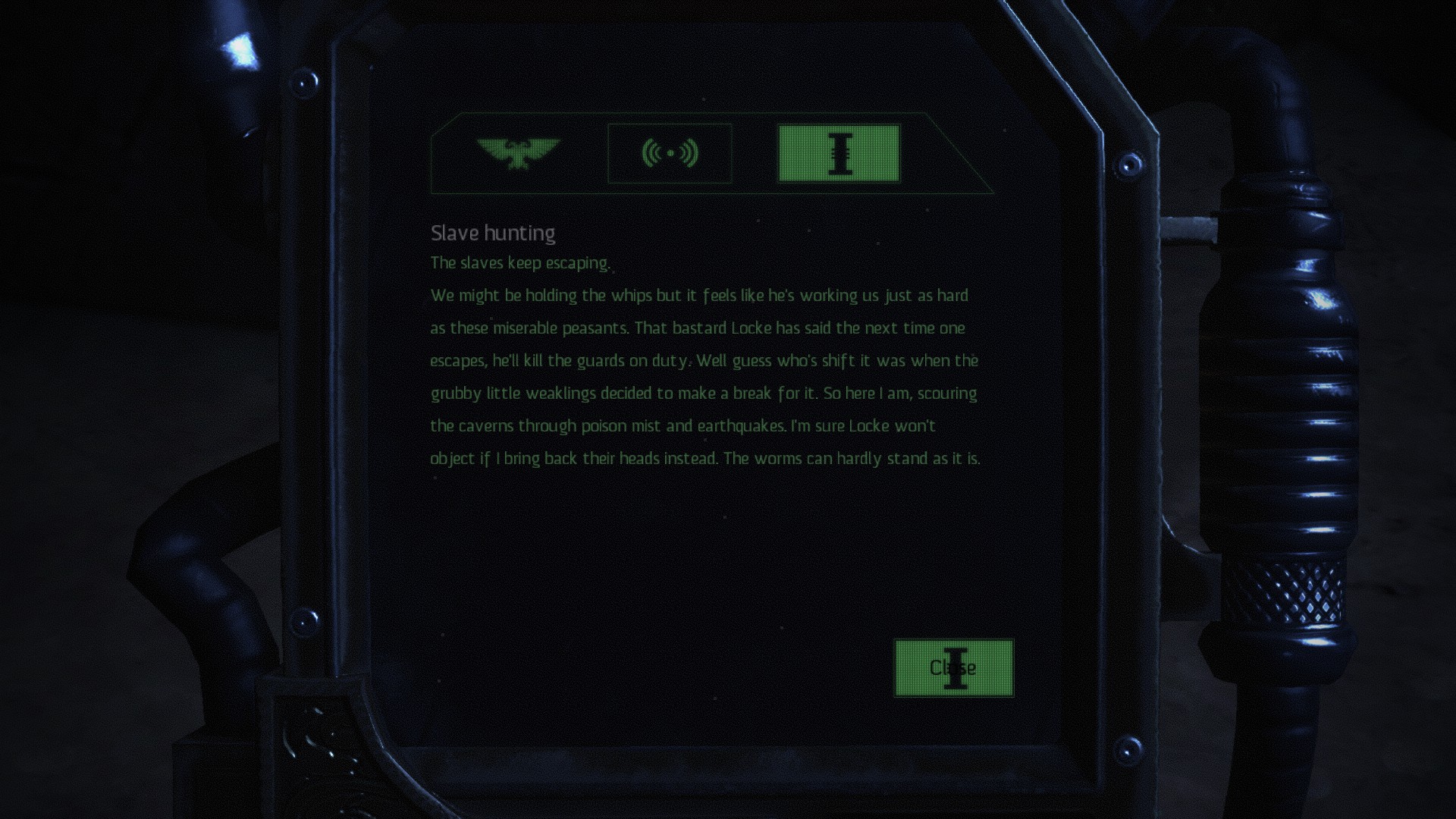Select the highlighted Inquisition tab
Viewport: 1456px width, 819px height.
(x=839, y=153)
